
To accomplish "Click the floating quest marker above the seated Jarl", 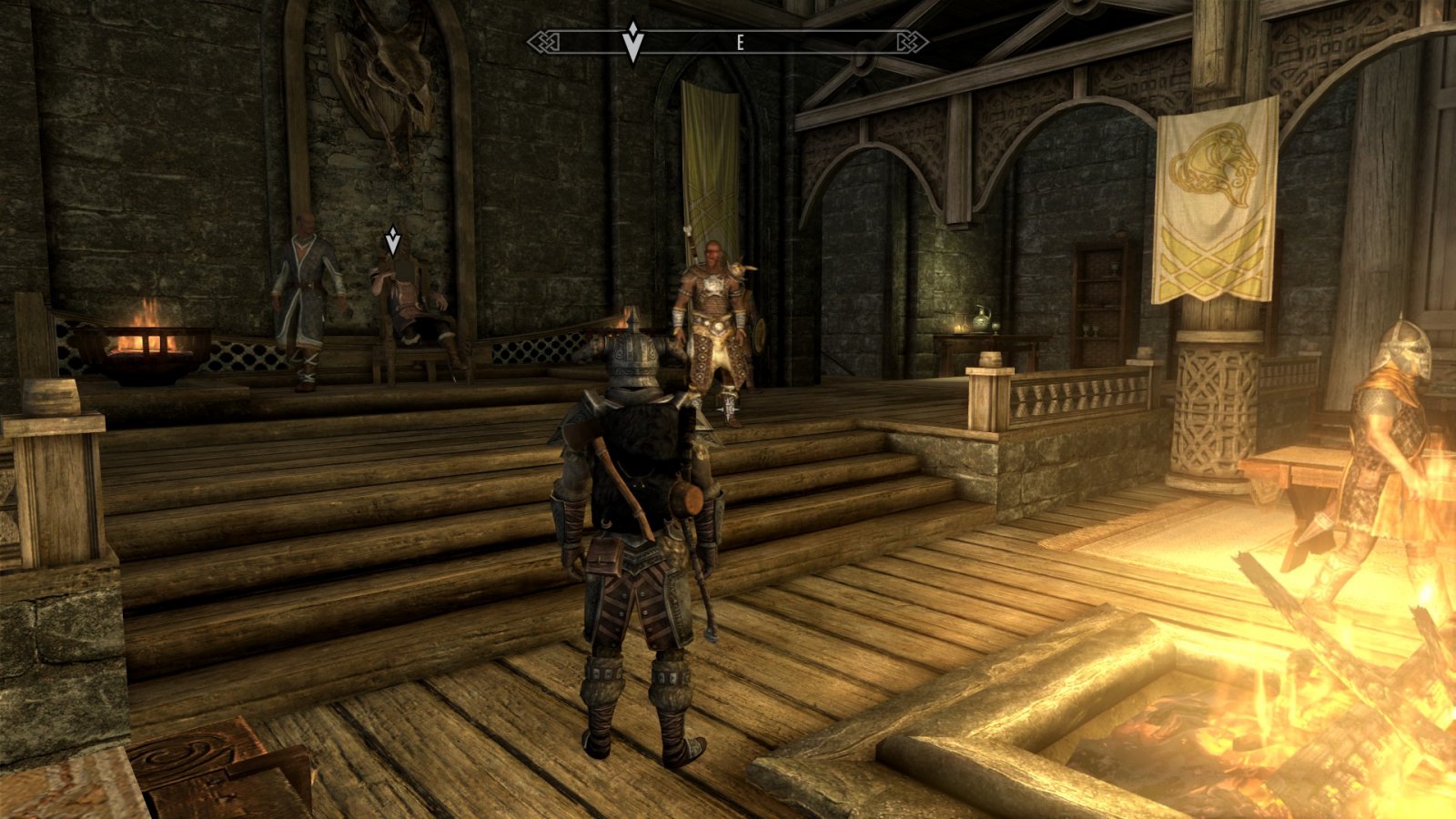I will tap(392, 240).
